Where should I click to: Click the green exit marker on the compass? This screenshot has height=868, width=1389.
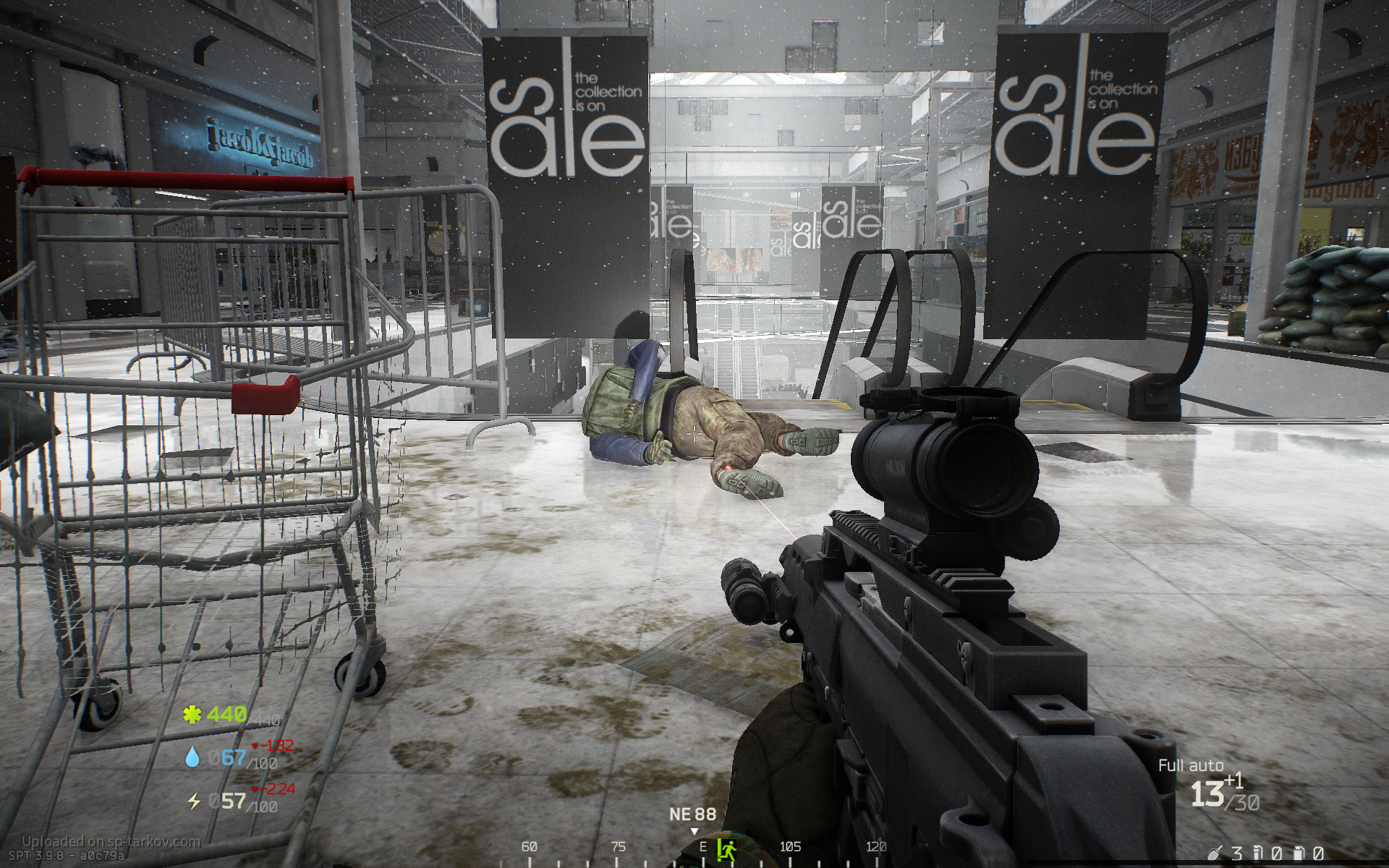pos(726,848)
